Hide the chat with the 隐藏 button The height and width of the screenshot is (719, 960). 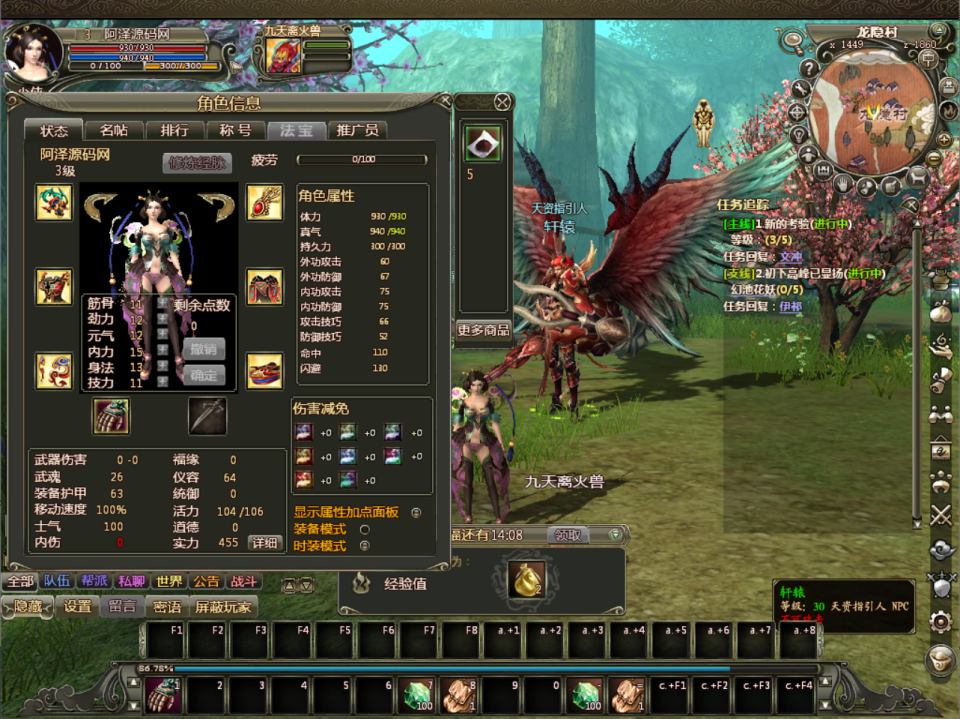pyautogui.click(x=27, y=607)
